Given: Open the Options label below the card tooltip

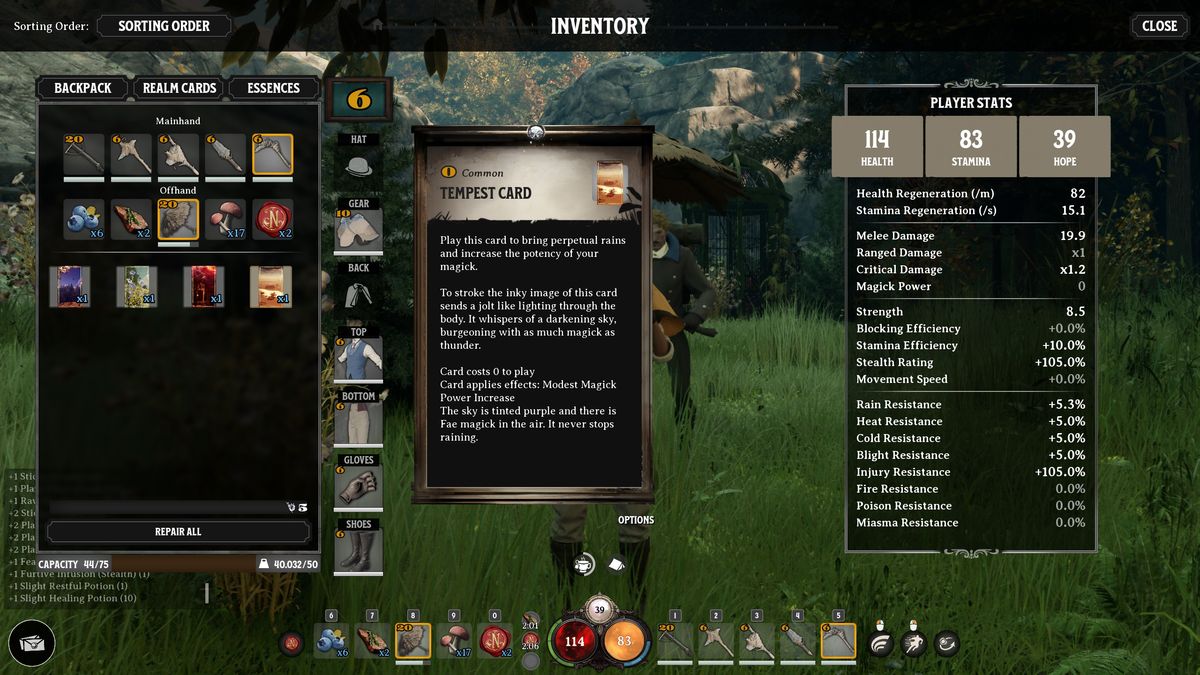Looking at the screenshot, I should click(x=636, y=520).
